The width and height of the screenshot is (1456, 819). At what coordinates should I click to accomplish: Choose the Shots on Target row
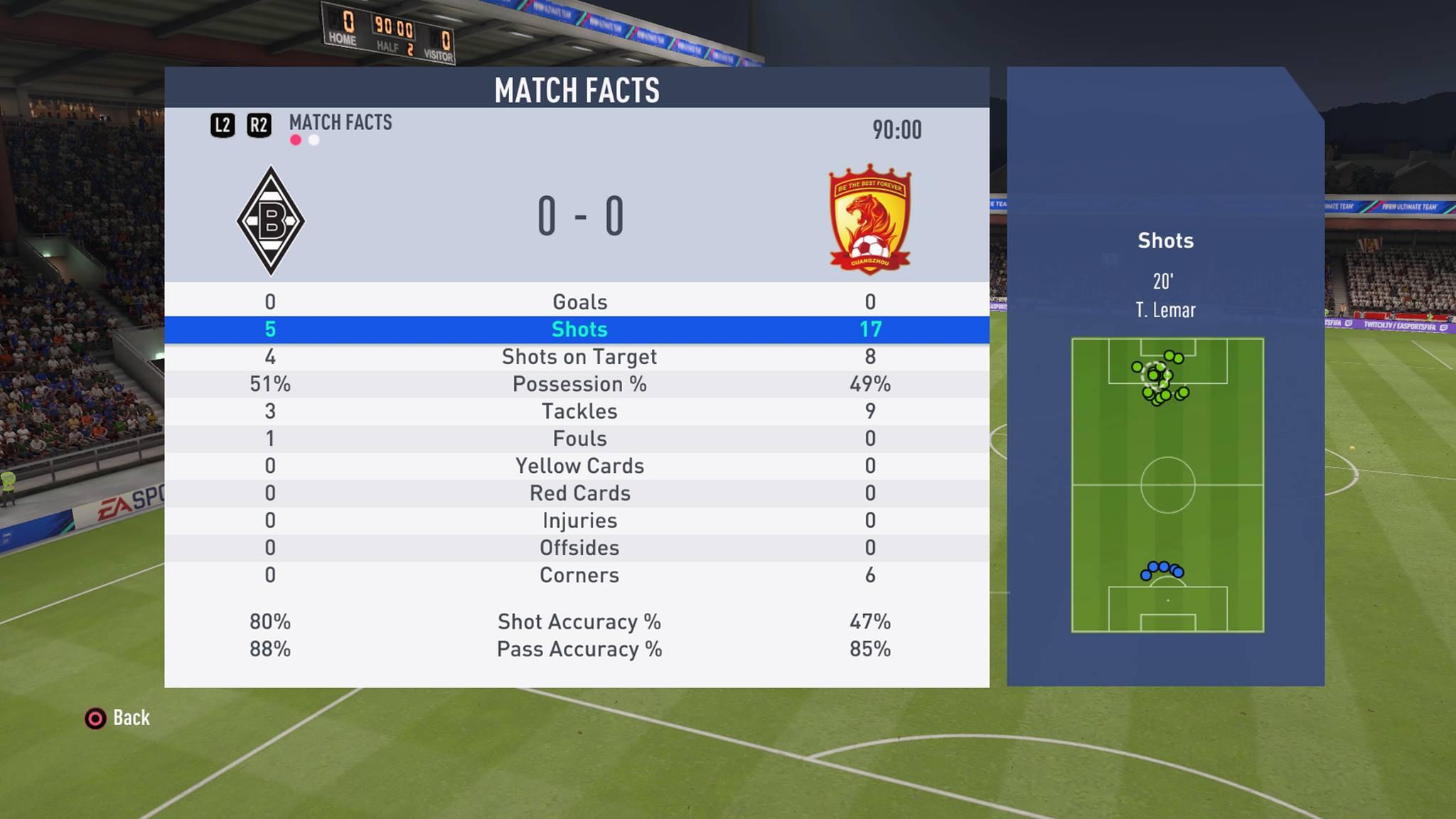point(579,357)
